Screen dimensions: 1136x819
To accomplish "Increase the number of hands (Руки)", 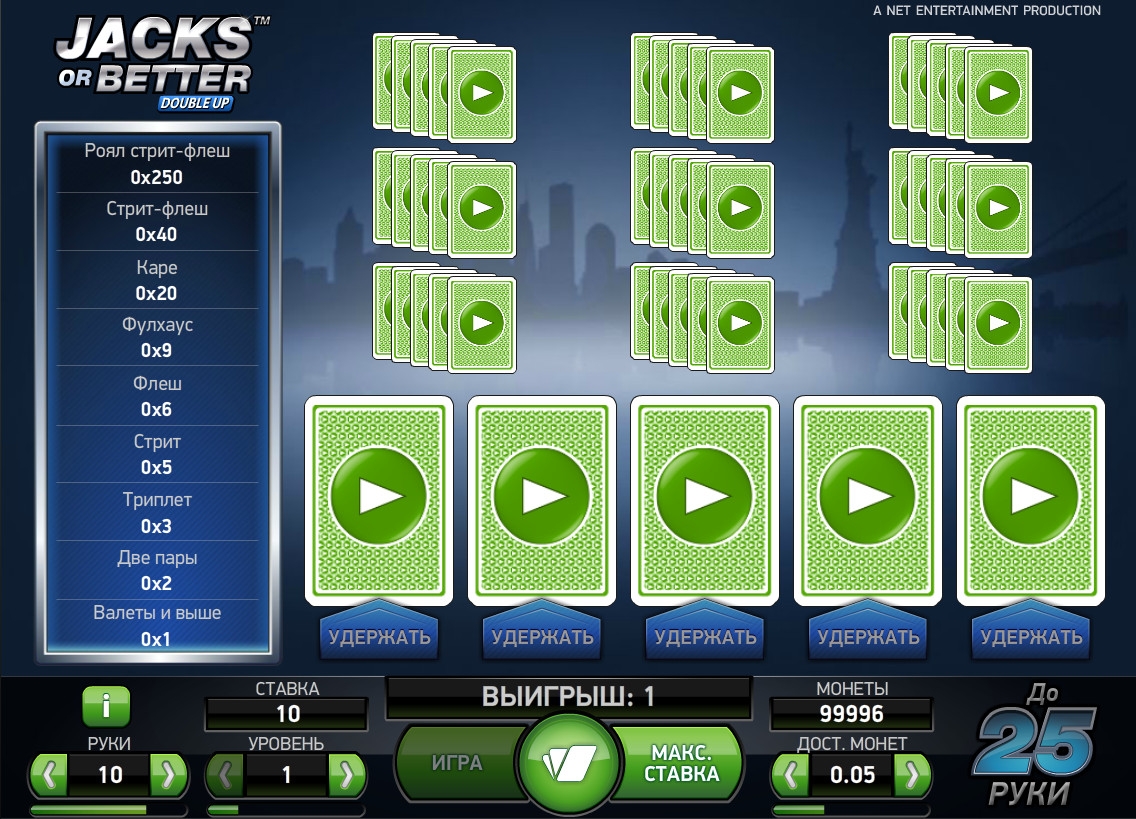I will [168, 774].
